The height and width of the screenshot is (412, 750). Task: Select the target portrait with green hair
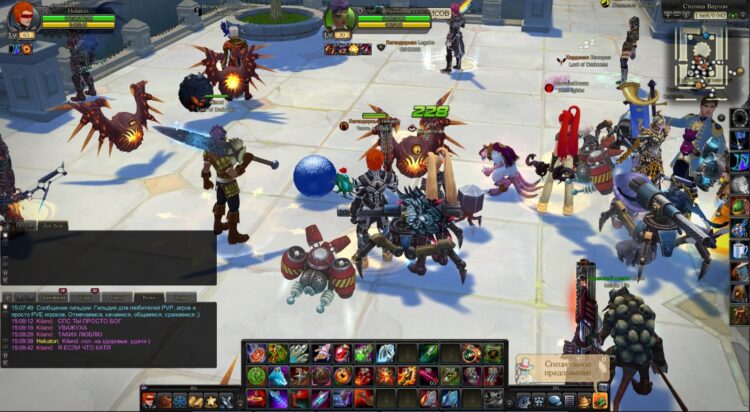click(341, 17)
